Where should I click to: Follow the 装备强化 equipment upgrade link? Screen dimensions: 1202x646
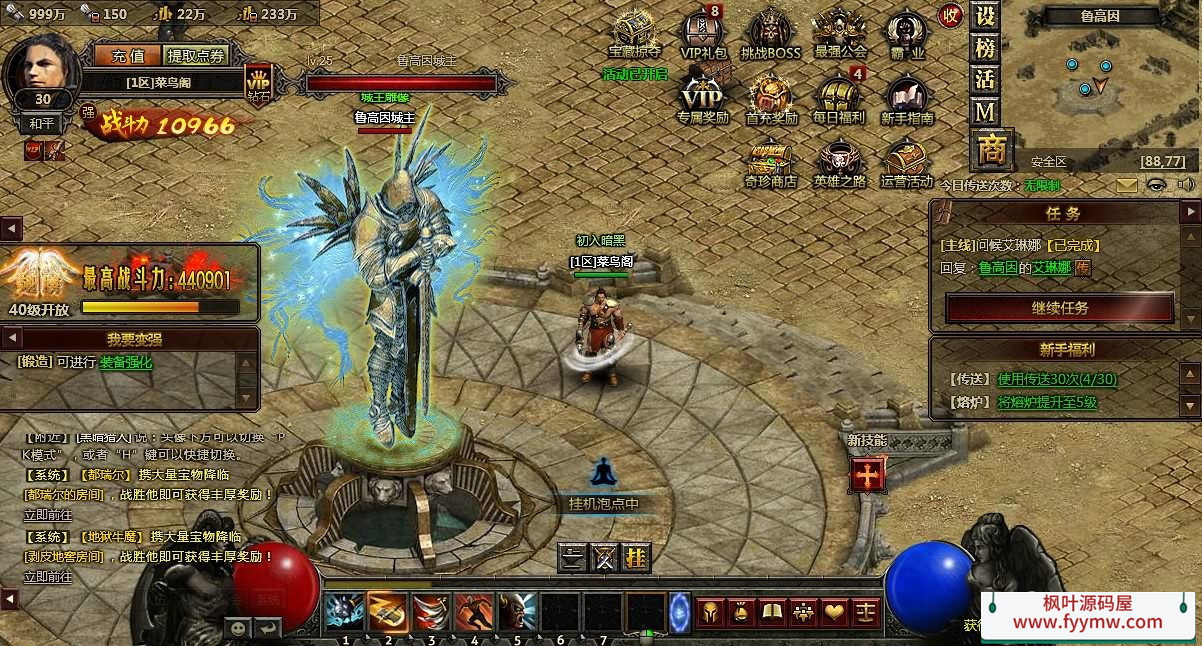(x=126, y=362)
